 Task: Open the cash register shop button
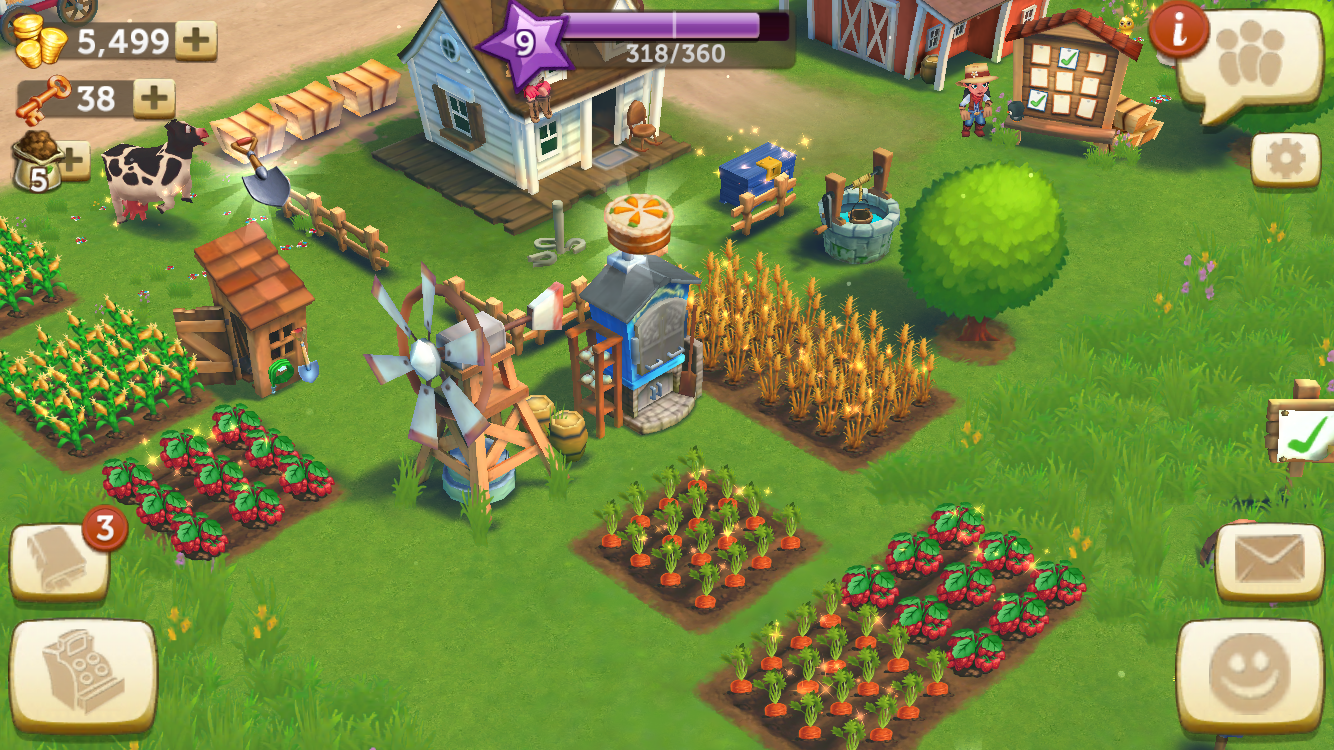(x=83, y=675)
